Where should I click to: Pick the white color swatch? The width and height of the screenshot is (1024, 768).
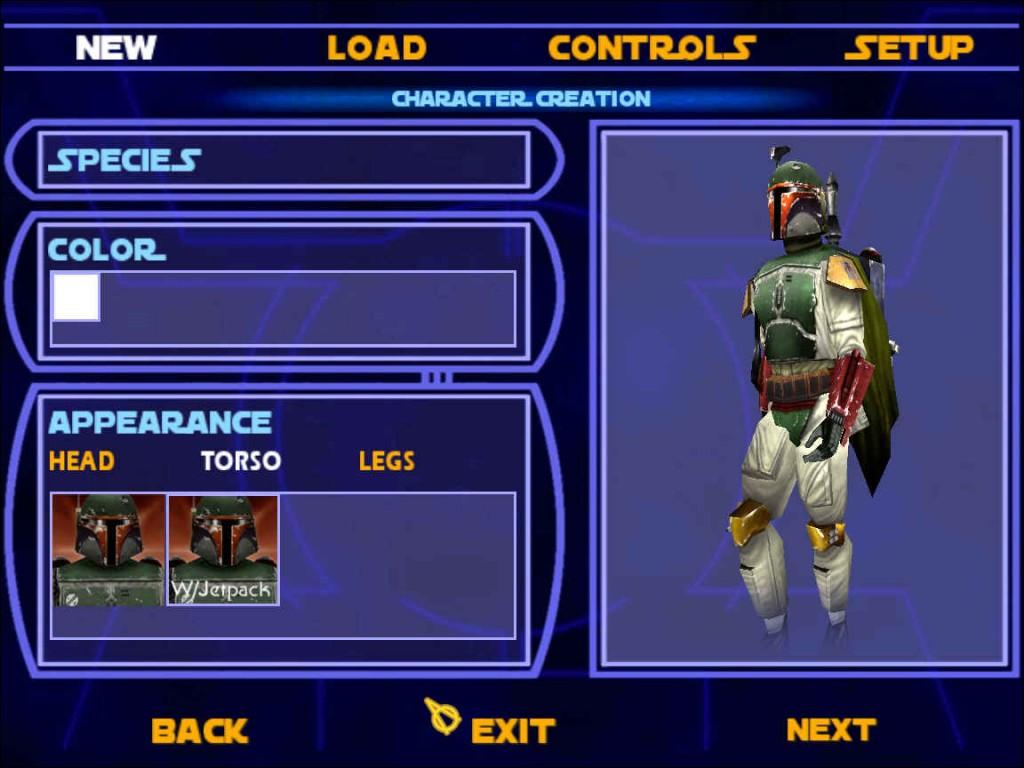(76, 298)
